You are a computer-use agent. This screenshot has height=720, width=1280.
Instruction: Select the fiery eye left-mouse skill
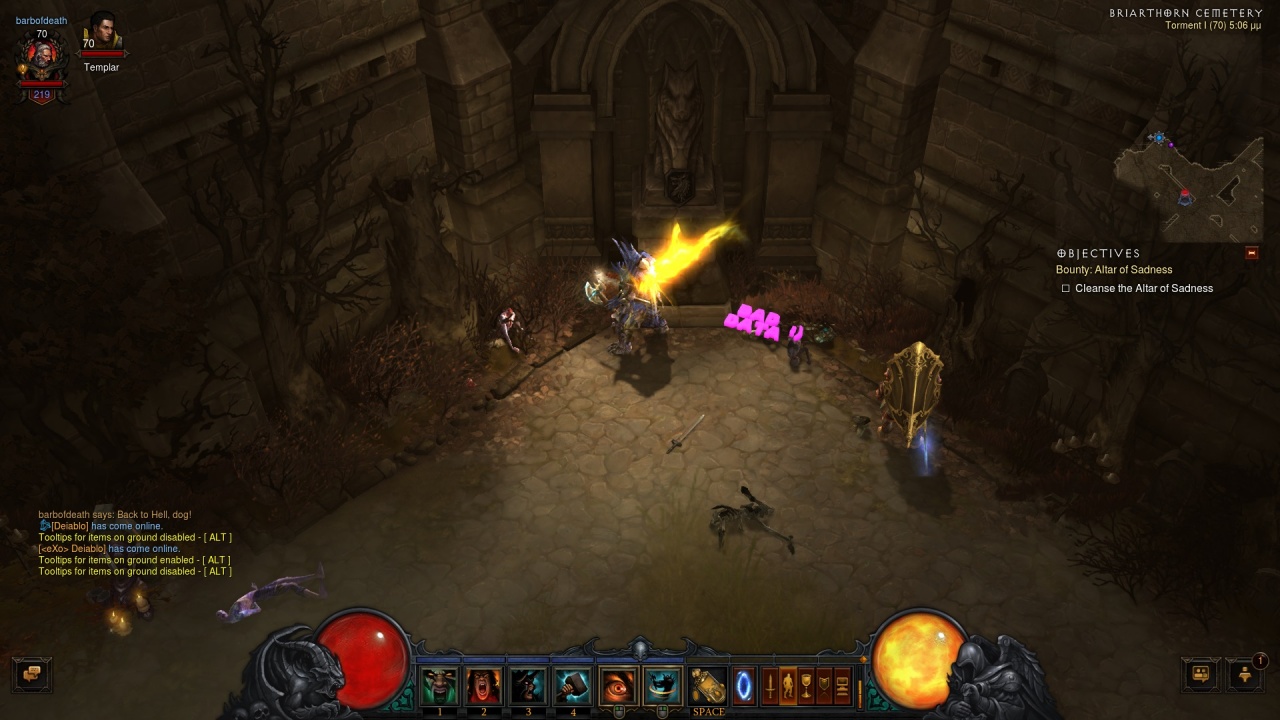(x=618, y=686)
